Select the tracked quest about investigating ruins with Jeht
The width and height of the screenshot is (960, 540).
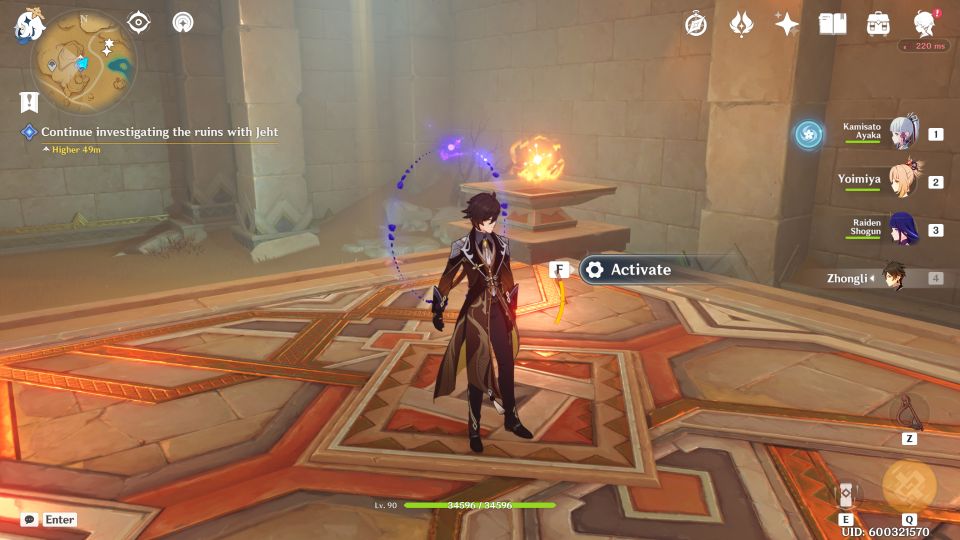coord(159,132)
